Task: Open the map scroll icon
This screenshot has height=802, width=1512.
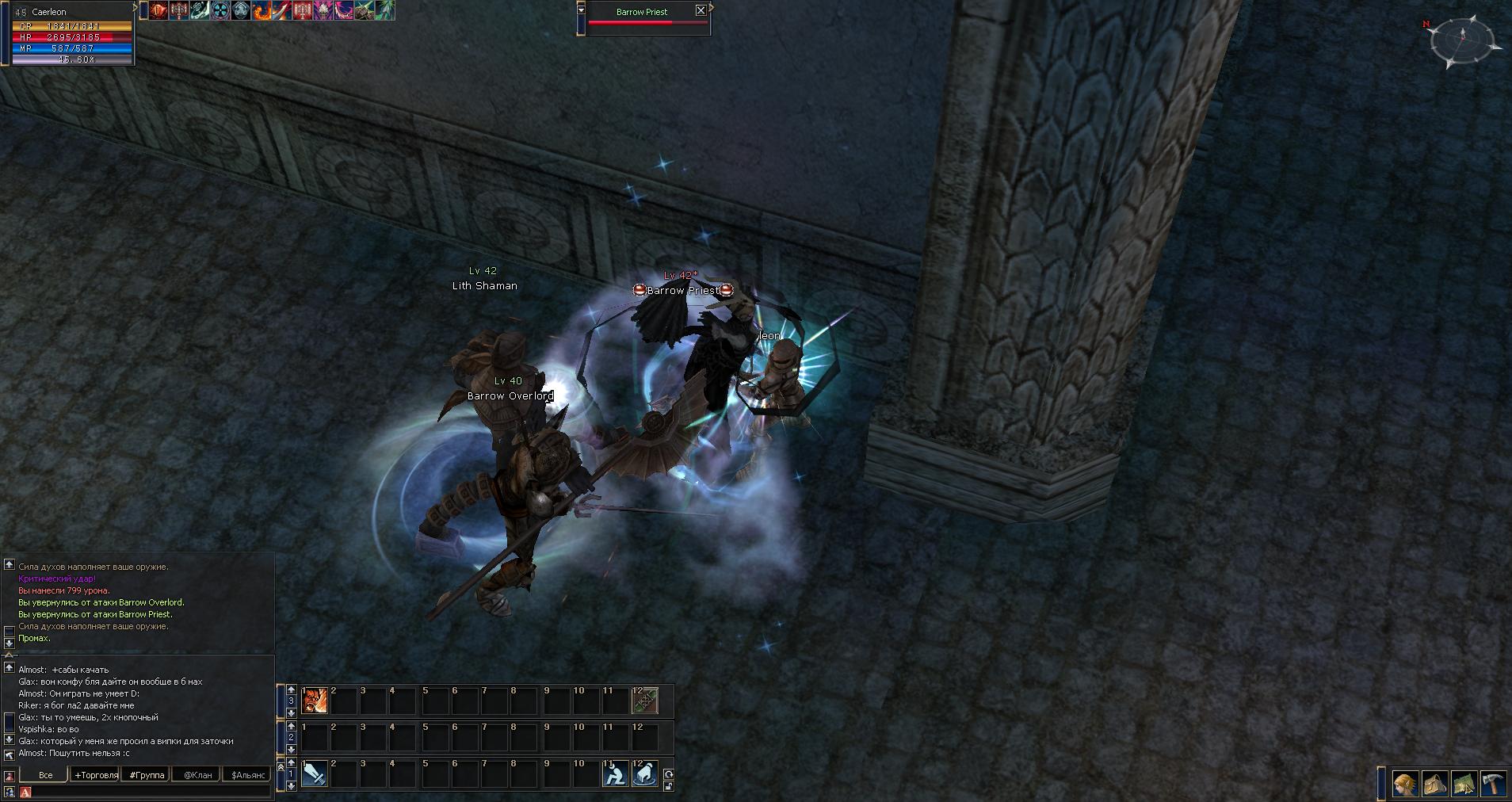Action: point(1464,785)
